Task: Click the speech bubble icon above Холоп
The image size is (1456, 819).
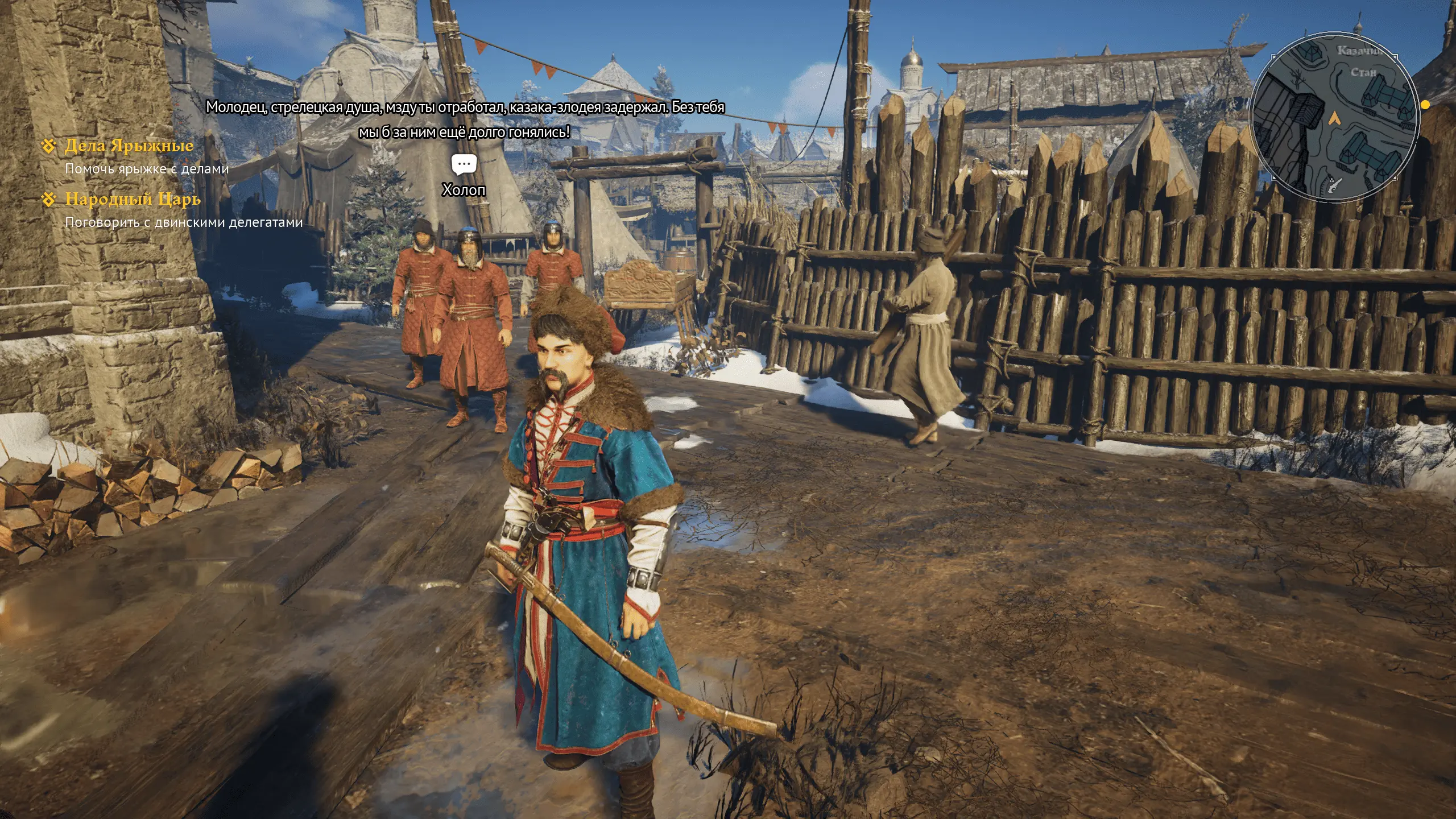Action: pyautogui.click(x=464, y=164)
